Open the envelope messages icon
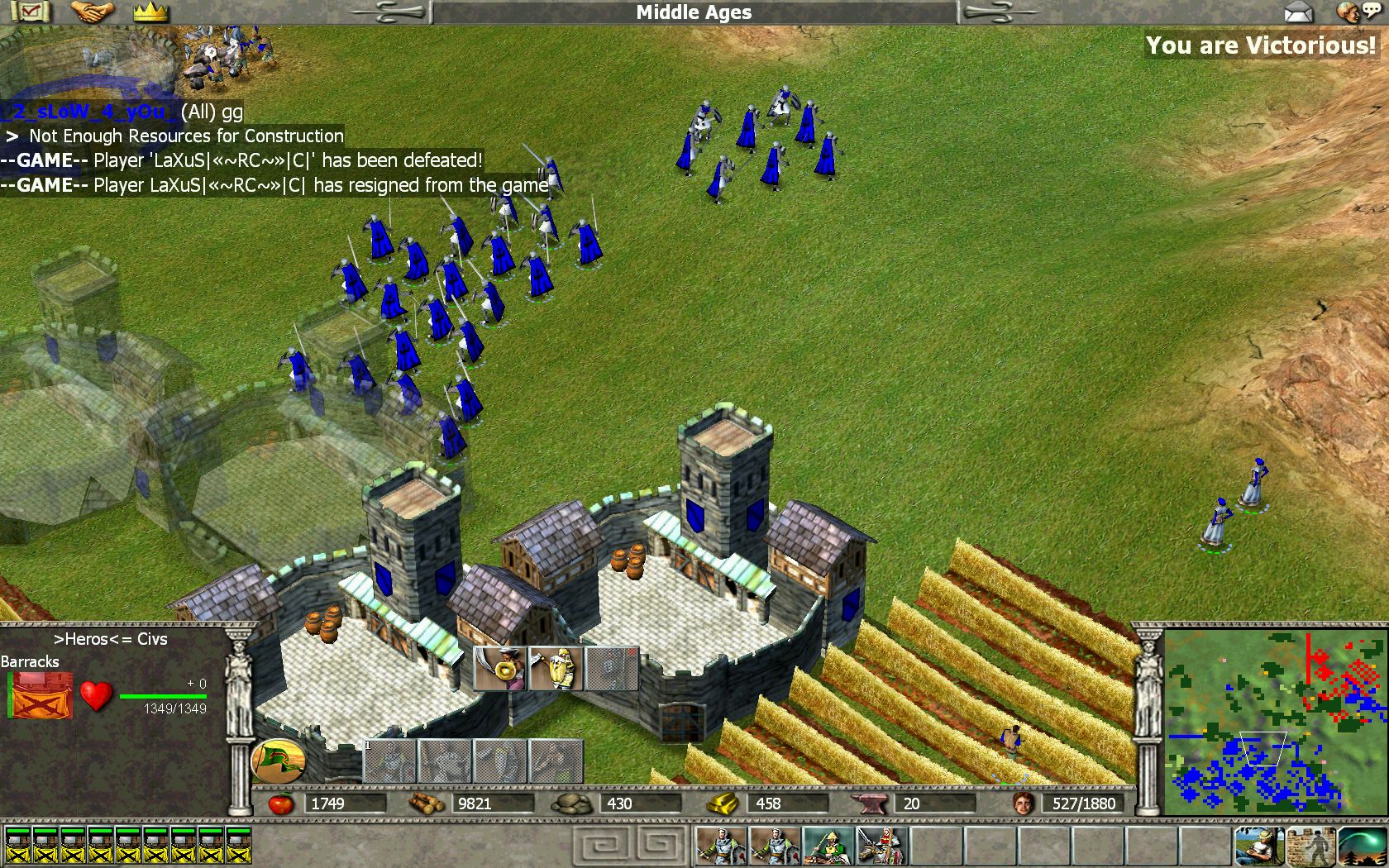1389x868 pixels. (1299, 12)
